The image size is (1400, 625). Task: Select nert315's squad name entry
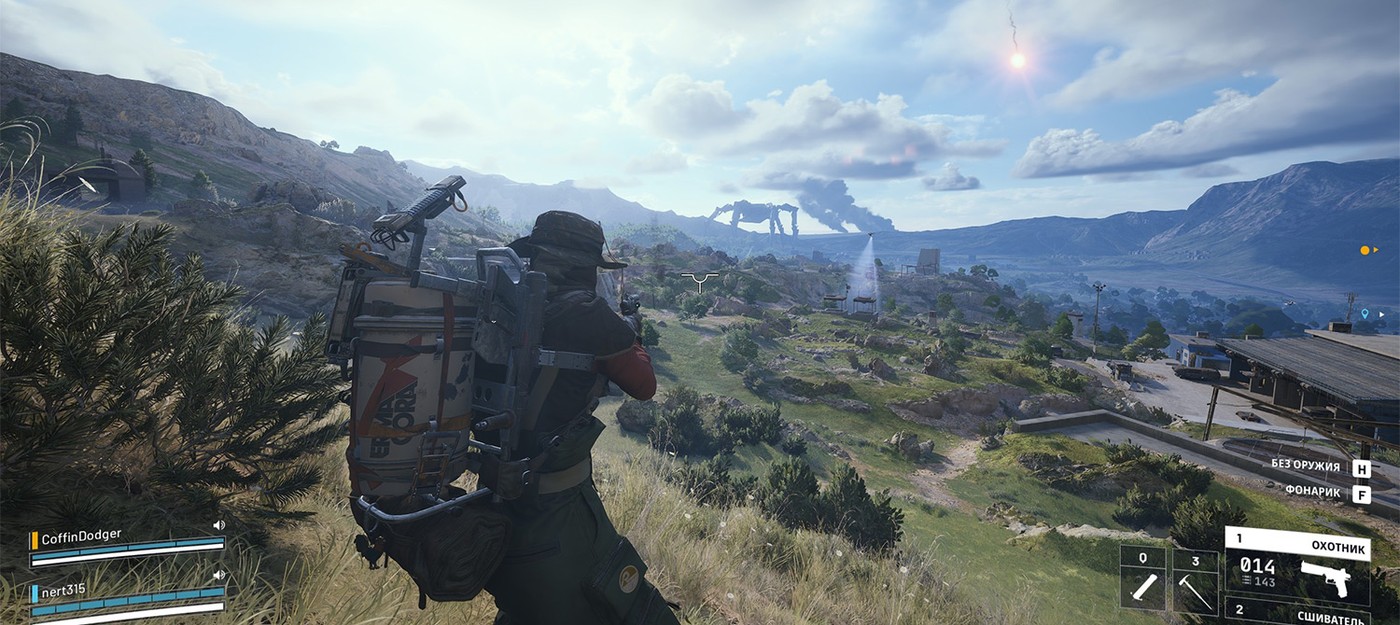pyautogui.click(x=64, y=589)
